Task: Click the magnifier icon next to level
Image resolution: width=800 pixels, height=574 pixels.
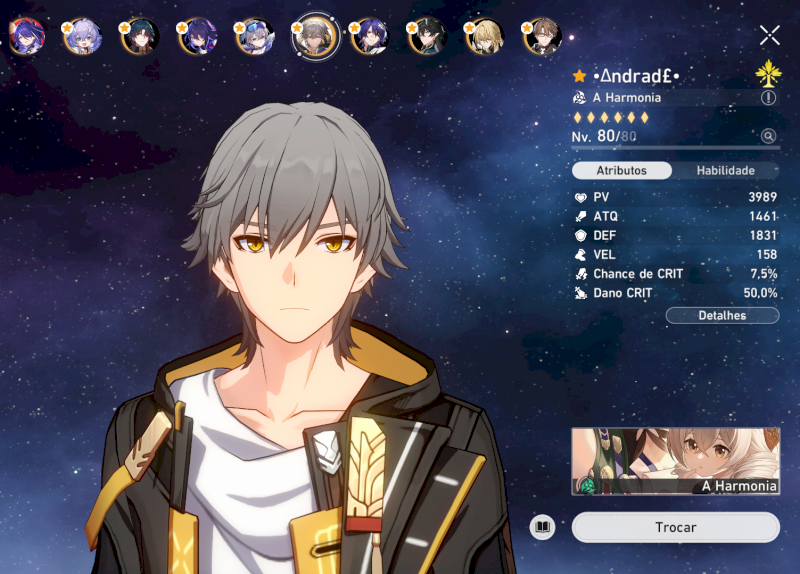Action: [768, 136]
